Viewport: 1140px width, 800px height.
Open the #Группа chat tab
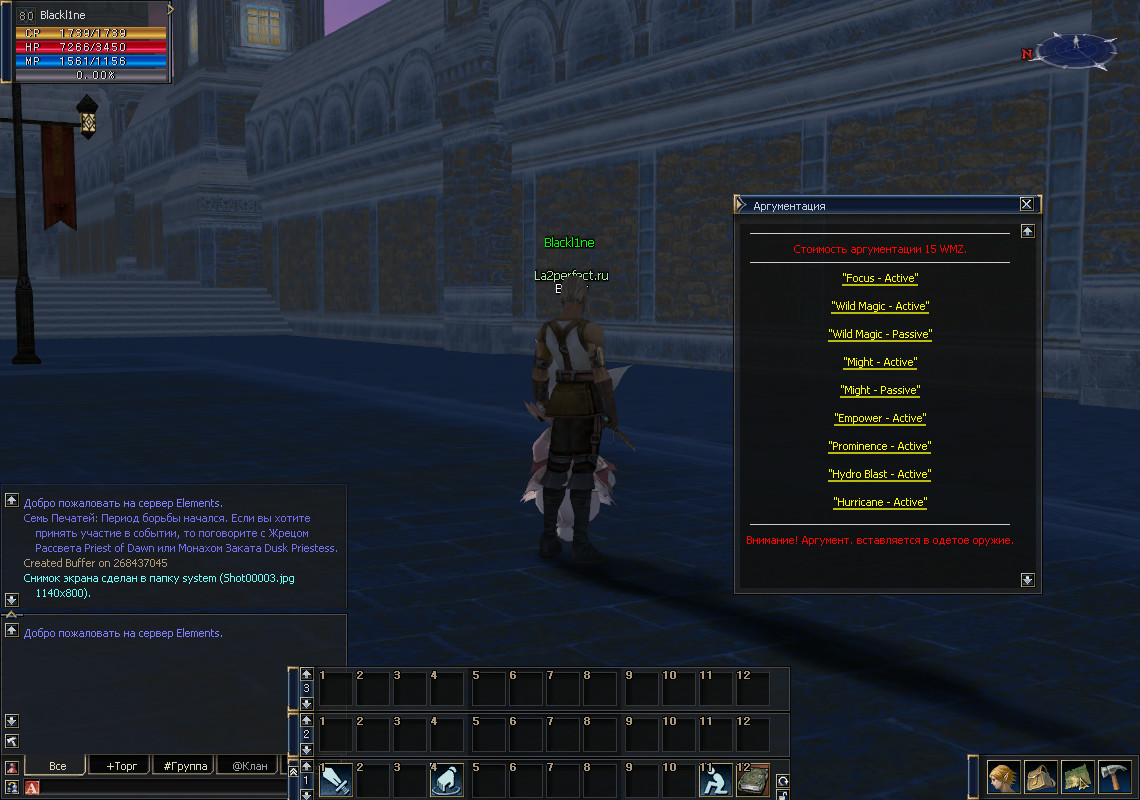pyautogui.click(x=185, y=766)
